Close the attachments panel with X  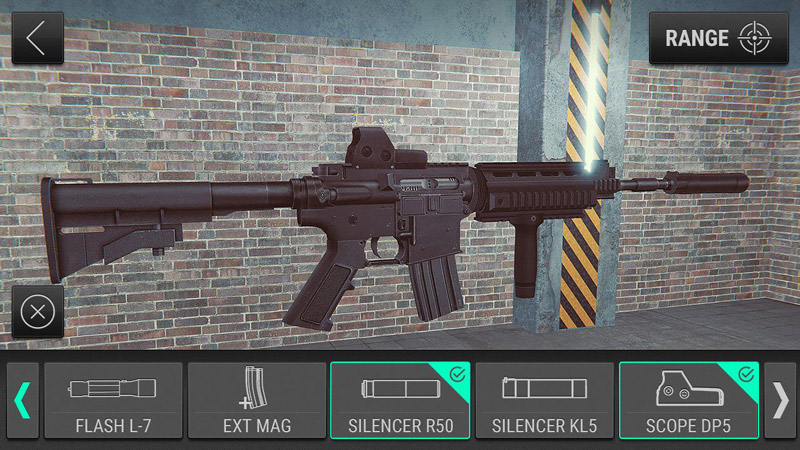pyautogui.click(x=38, y=311)
